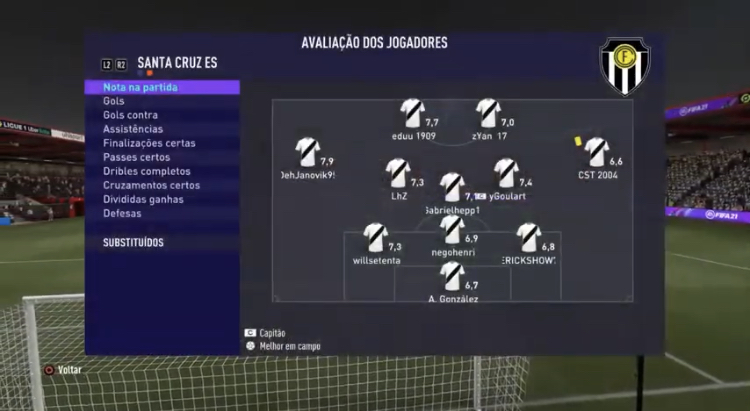Choose the Gols stat entry
This screenshot has height=411, width=750.
click(114, 101)
